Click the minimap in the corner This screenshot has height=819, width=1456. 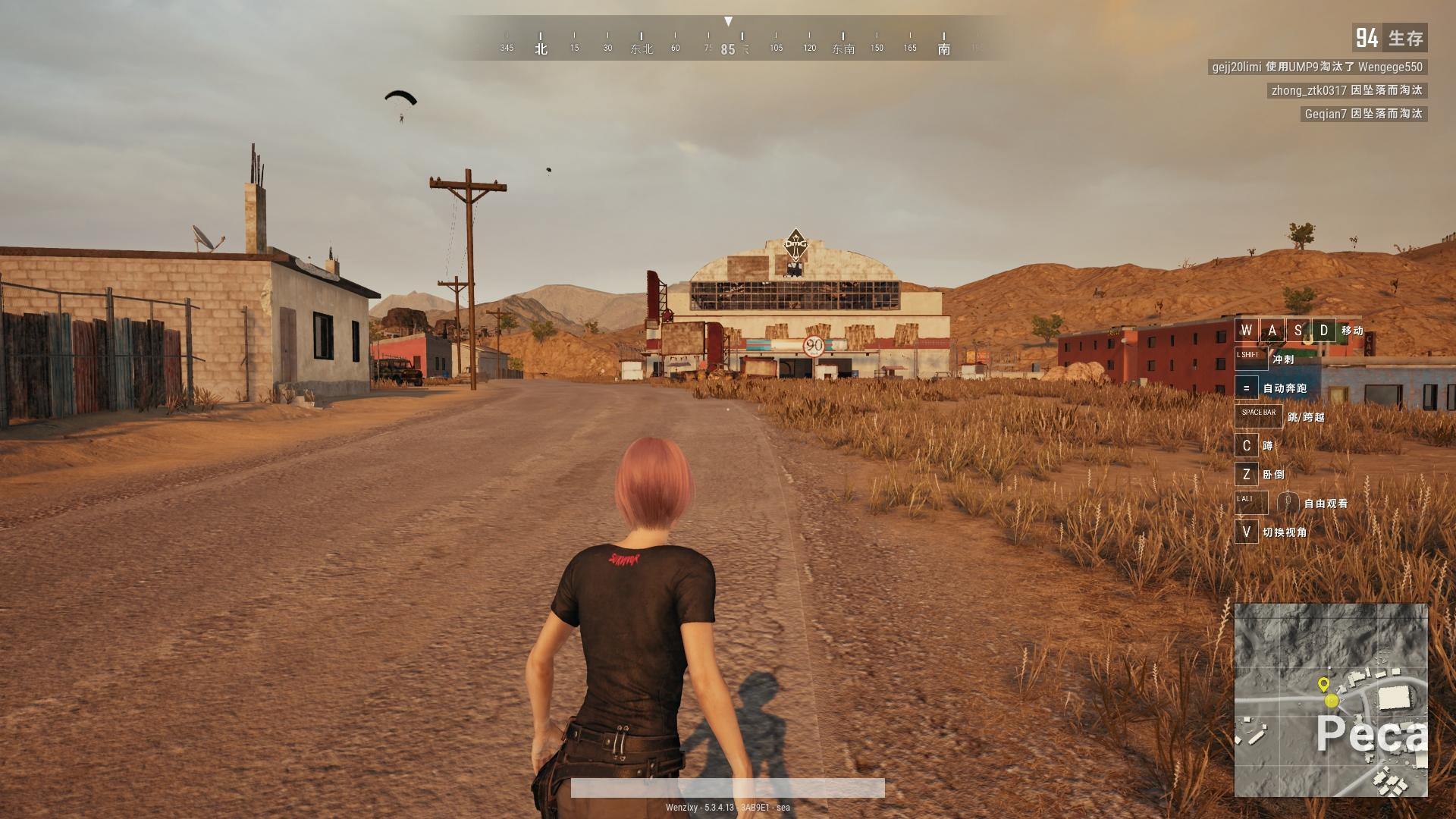coord(1331,700)
